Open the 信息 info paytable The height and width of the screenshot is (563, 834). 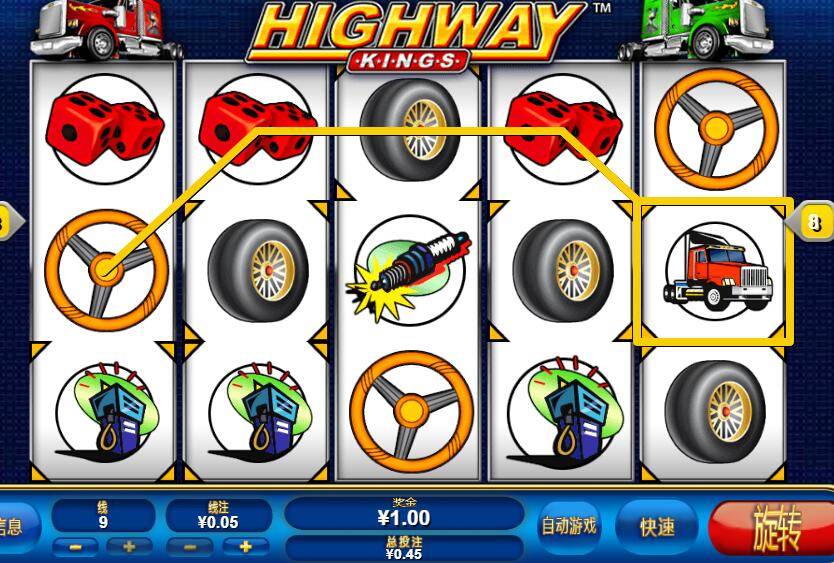pos(15,525)
